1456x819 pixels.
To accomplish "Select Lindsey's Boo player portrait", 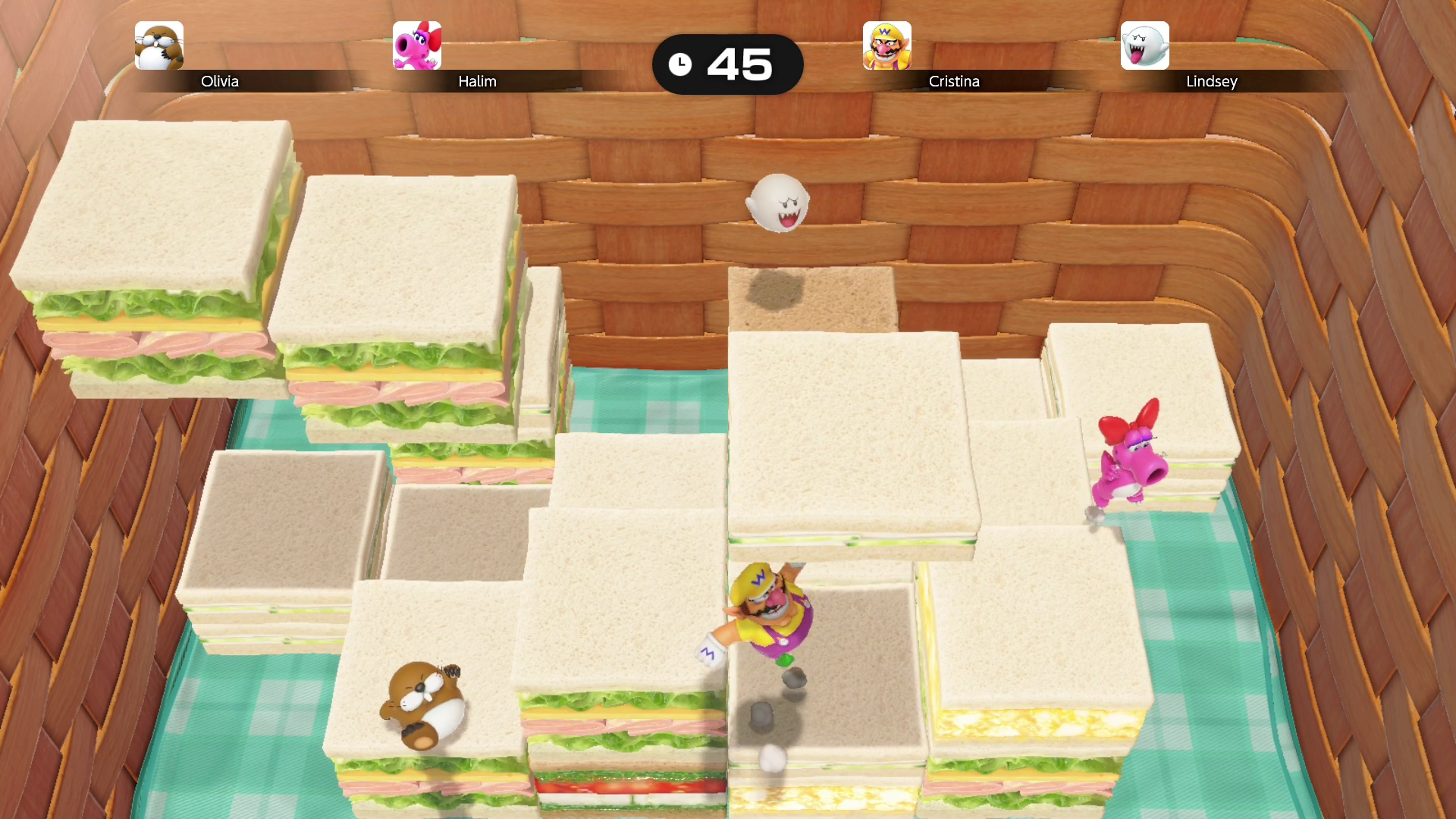I will 1144,45.
